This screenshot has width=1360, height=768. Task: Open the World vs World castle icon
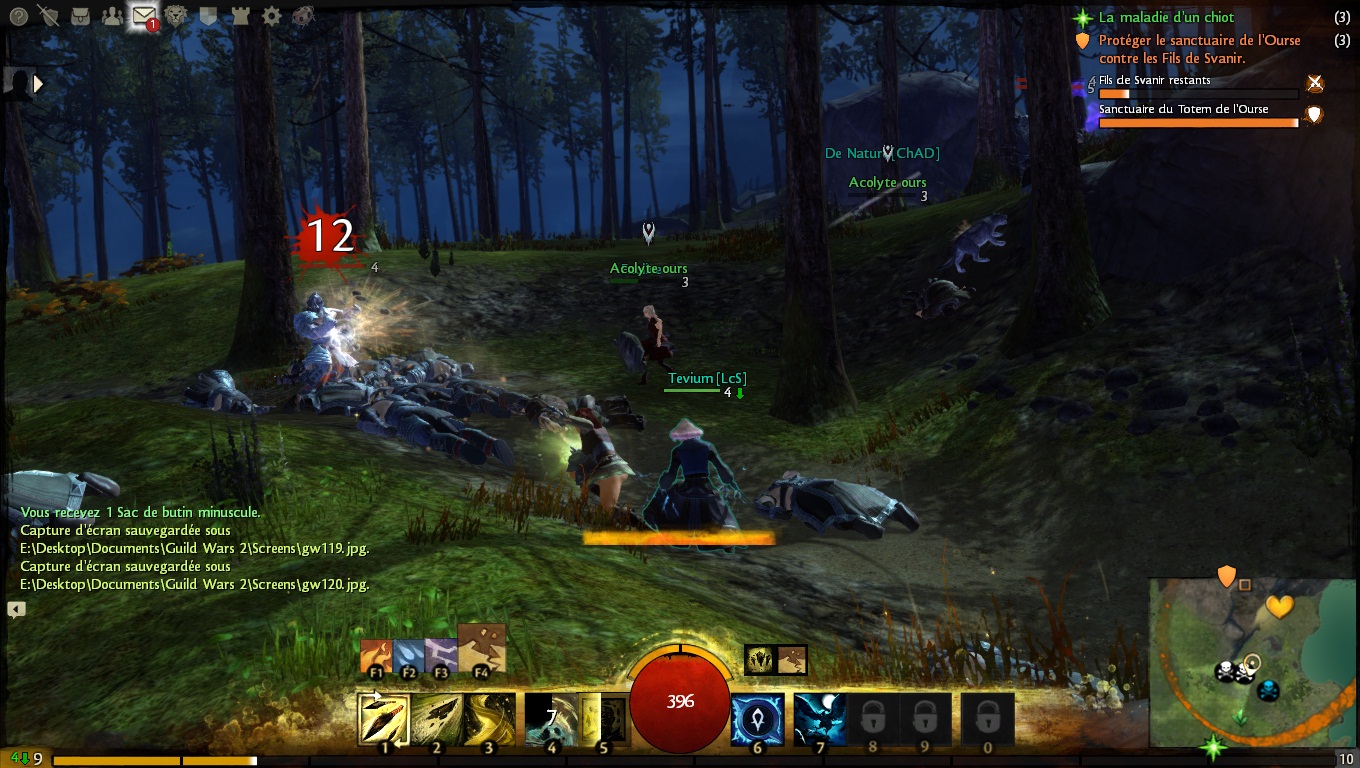pos(240,16)
